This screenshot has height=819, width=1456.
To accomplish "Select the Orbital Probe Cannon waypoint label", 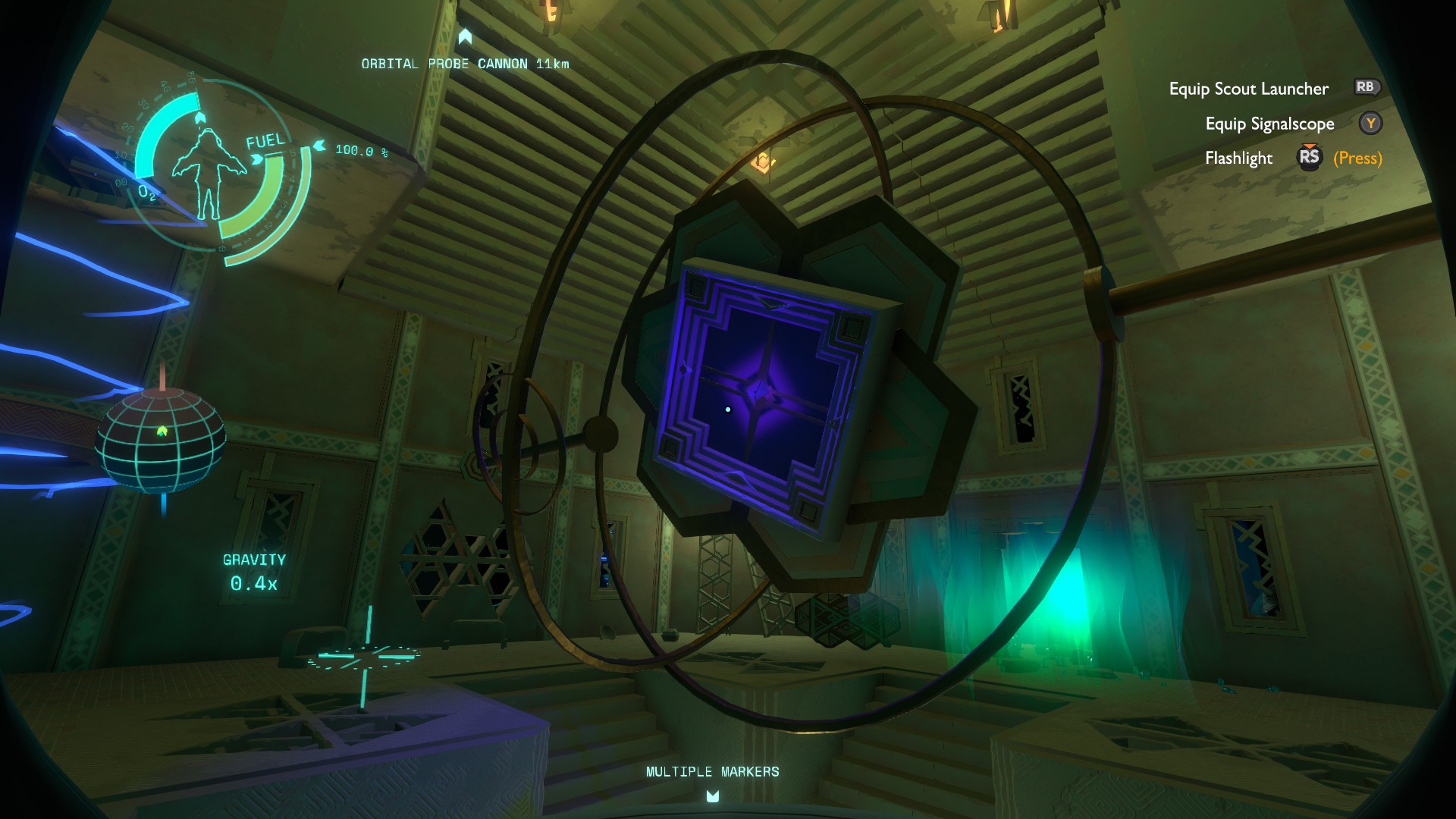I will pos(465,64).
